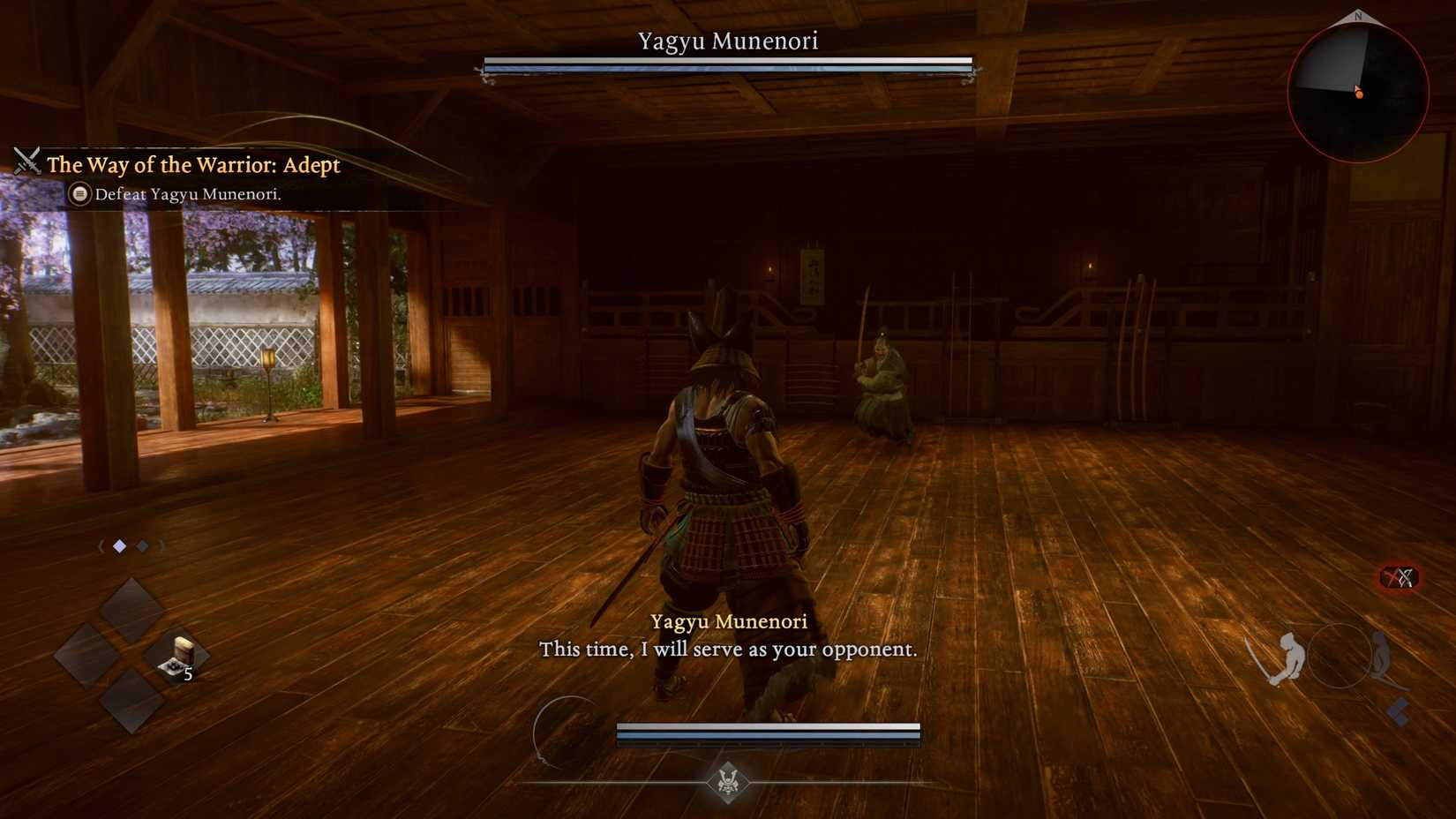
Task: Toggle the highlighted white stance diamond
Action: tap(120, 545)
